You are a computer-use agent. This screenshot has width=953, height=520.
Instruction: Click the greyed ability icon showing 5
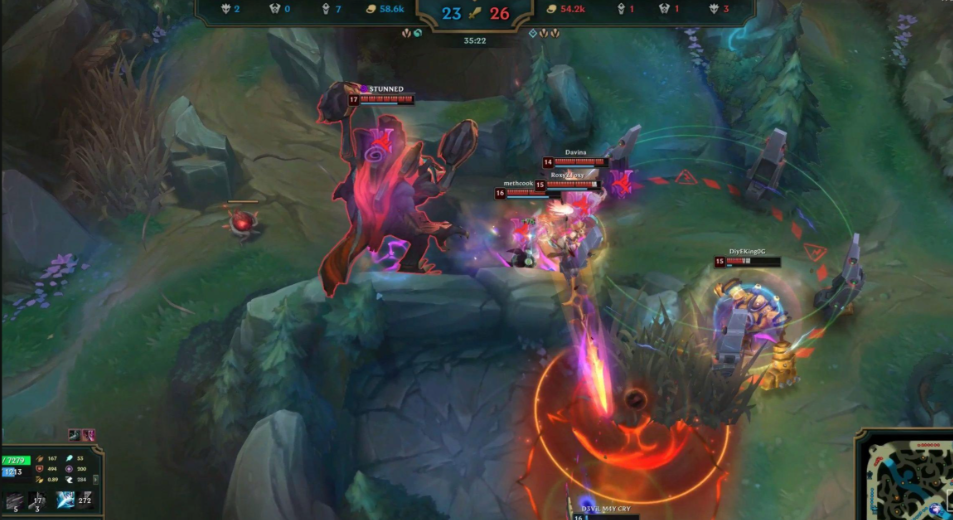[14, 502]
